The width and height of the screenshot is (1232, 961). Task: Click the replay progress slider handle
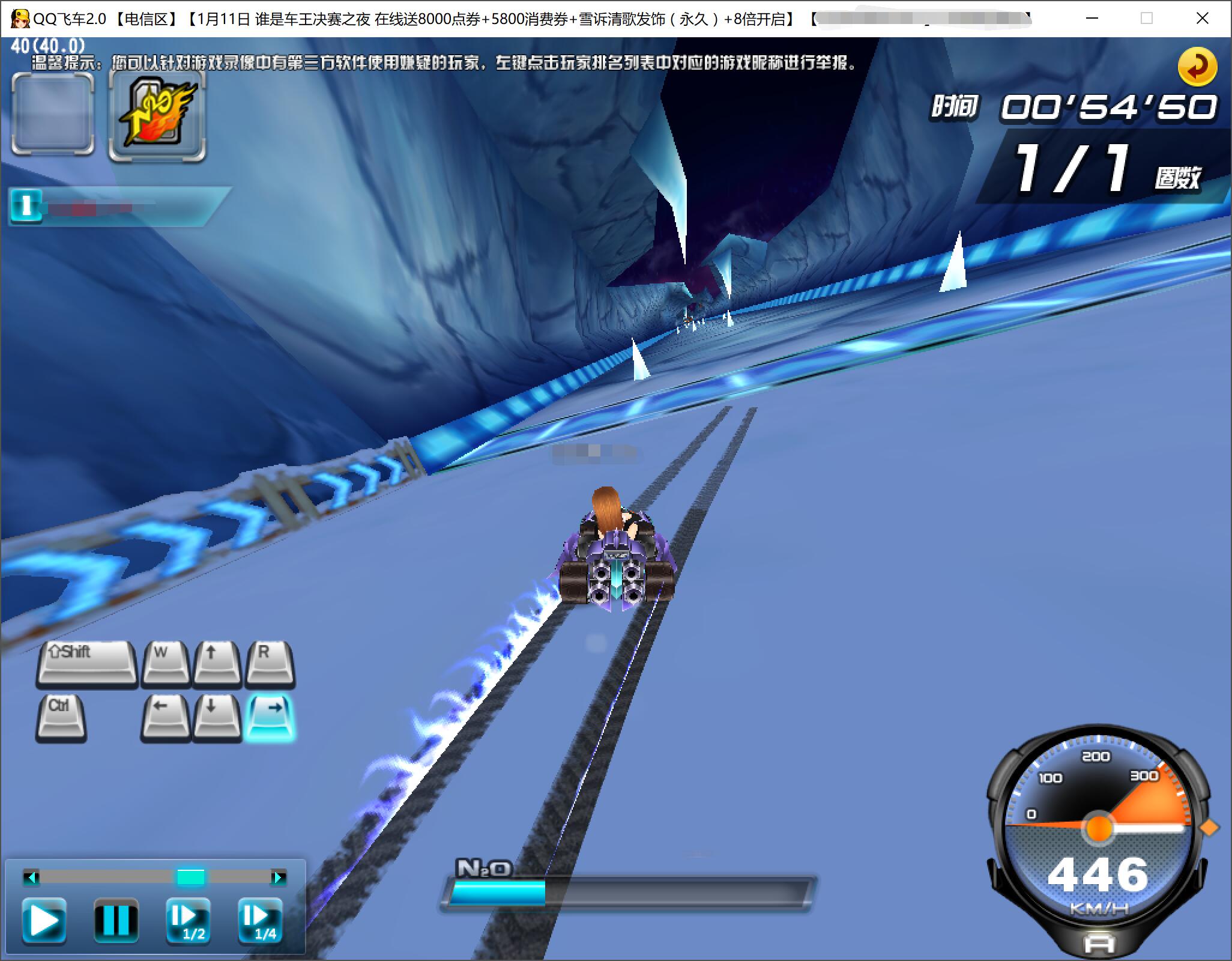point(190,878)
